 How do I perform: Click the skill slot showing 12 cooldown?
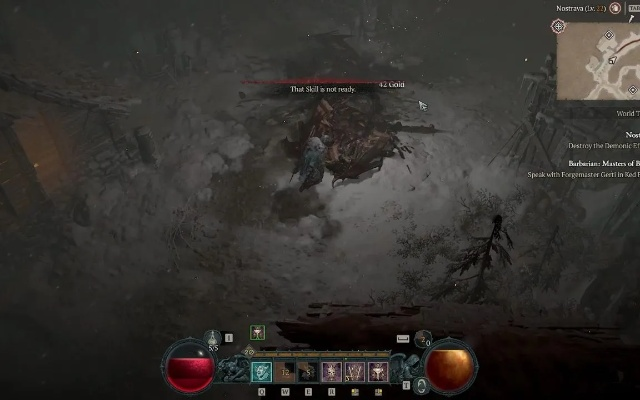pyautogui.click(x=285, y=372)
